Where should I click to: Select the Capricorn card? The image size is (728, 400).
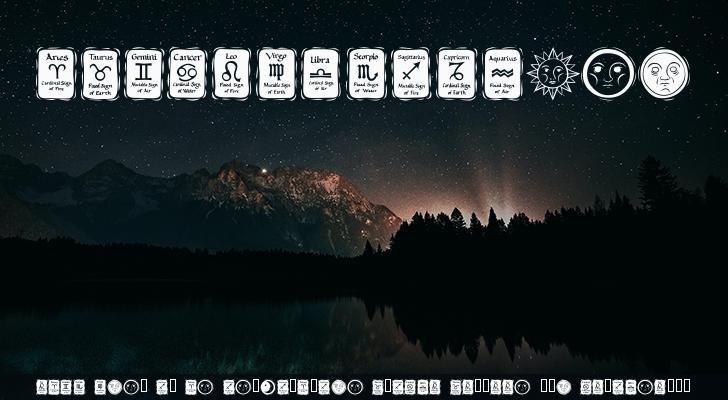tap(456, 74)
